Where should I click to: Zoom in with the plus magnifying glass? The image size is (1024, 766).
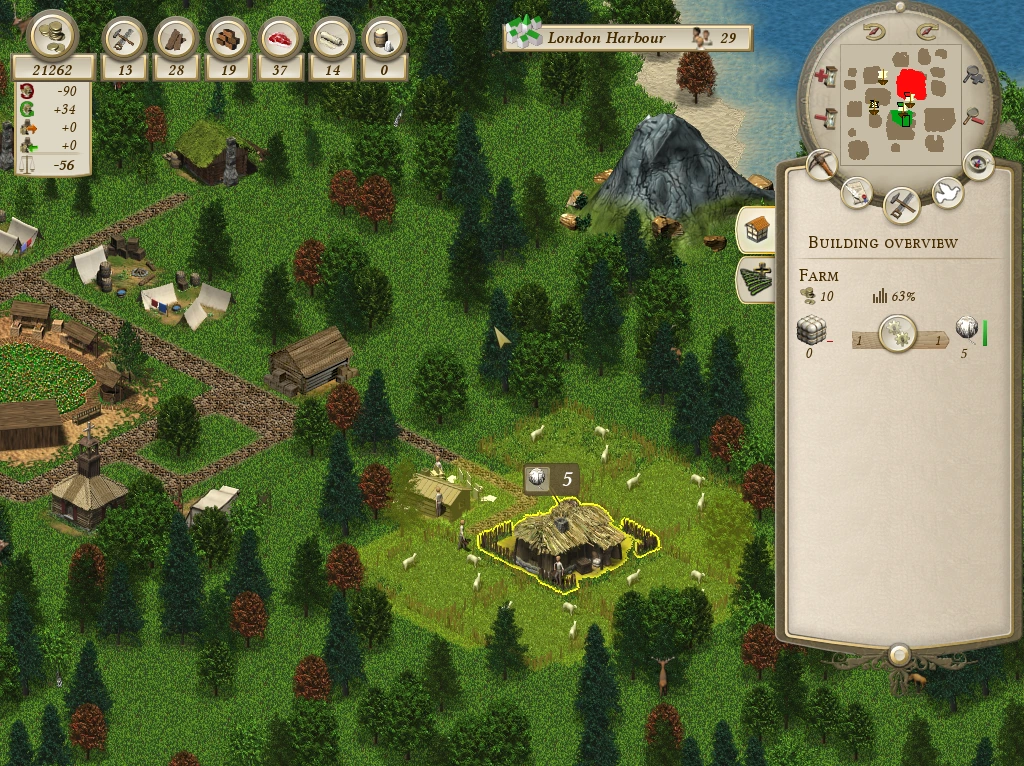pyautogui.click(x=972, y=74)
